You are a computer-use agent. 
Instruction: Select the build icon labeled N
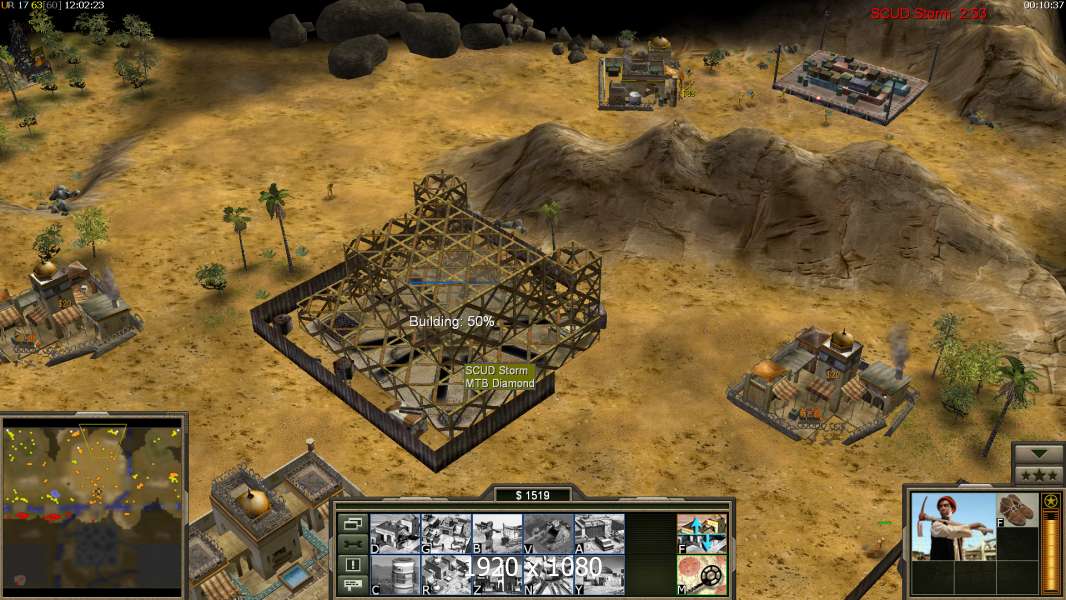tap(548, 574)
